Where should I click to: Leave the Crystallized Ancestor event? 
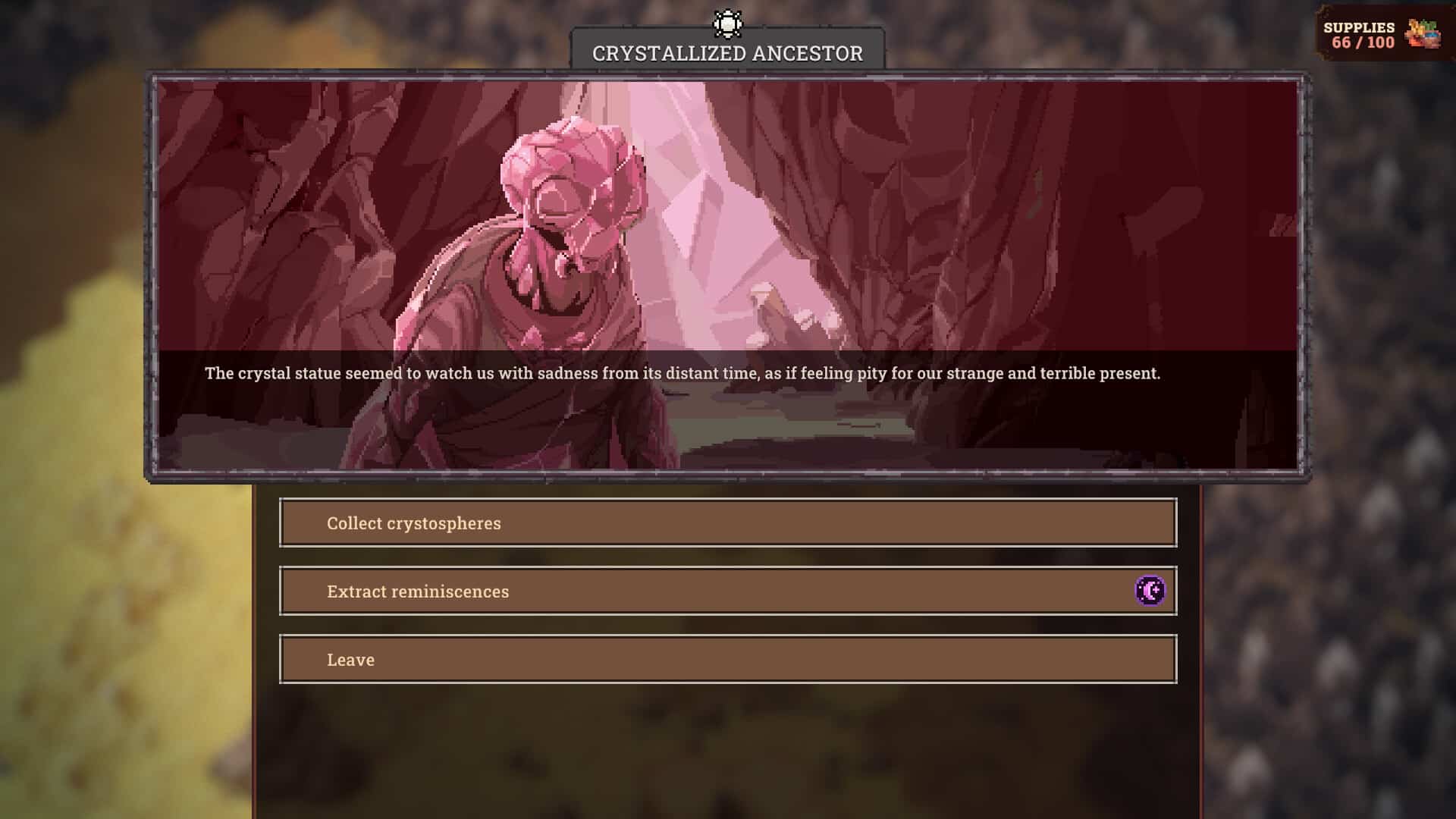pos(727,660)
